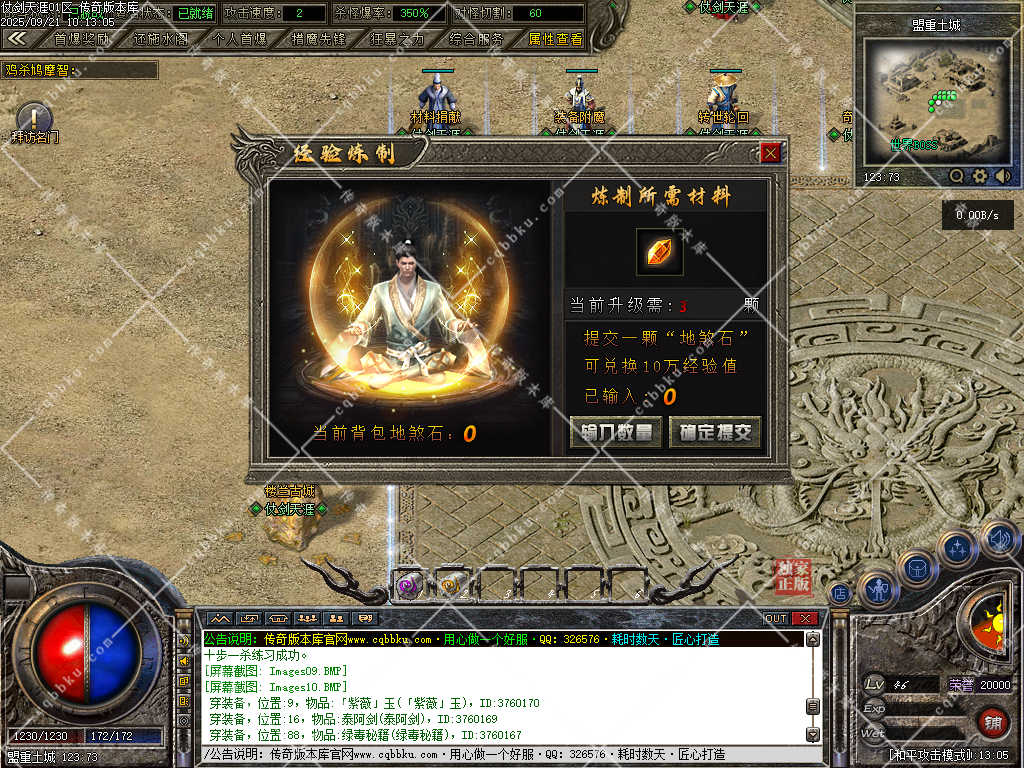Open the character equipment round button
The height and width of the screenshot is (768, 1024).
click(x=879, y=590)
